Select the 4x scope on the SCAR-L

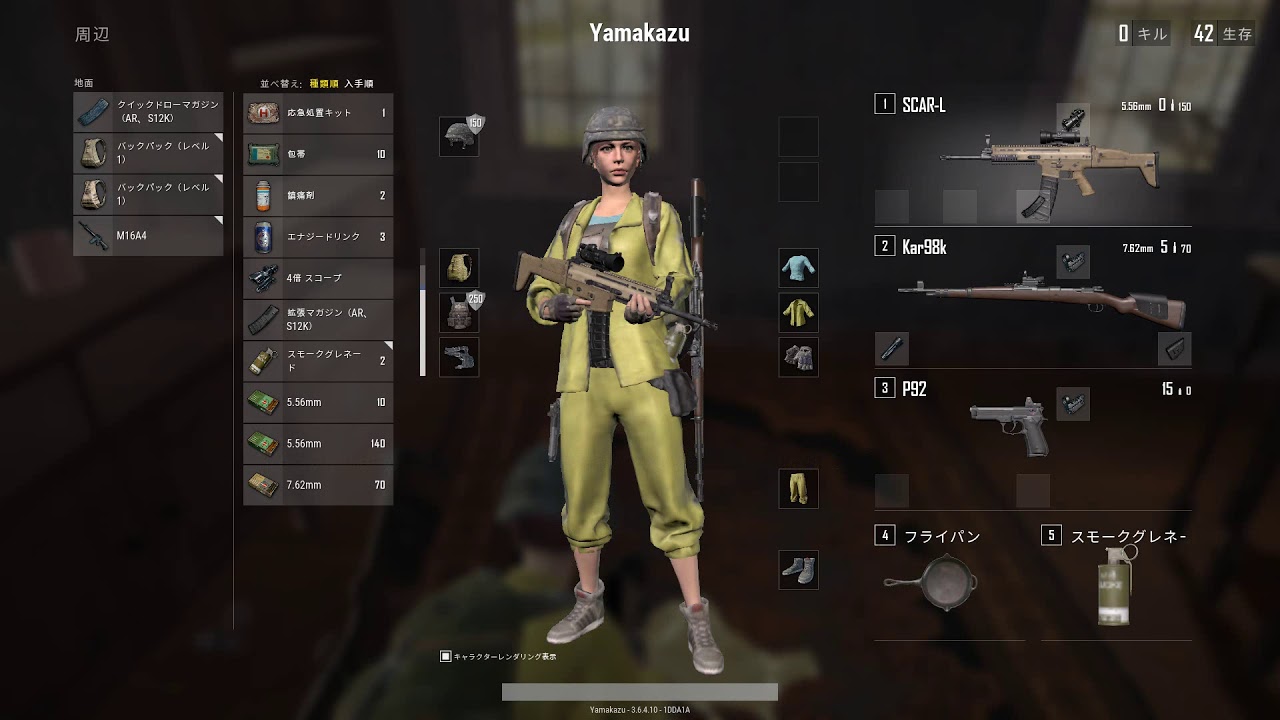tap(1075, 118)
